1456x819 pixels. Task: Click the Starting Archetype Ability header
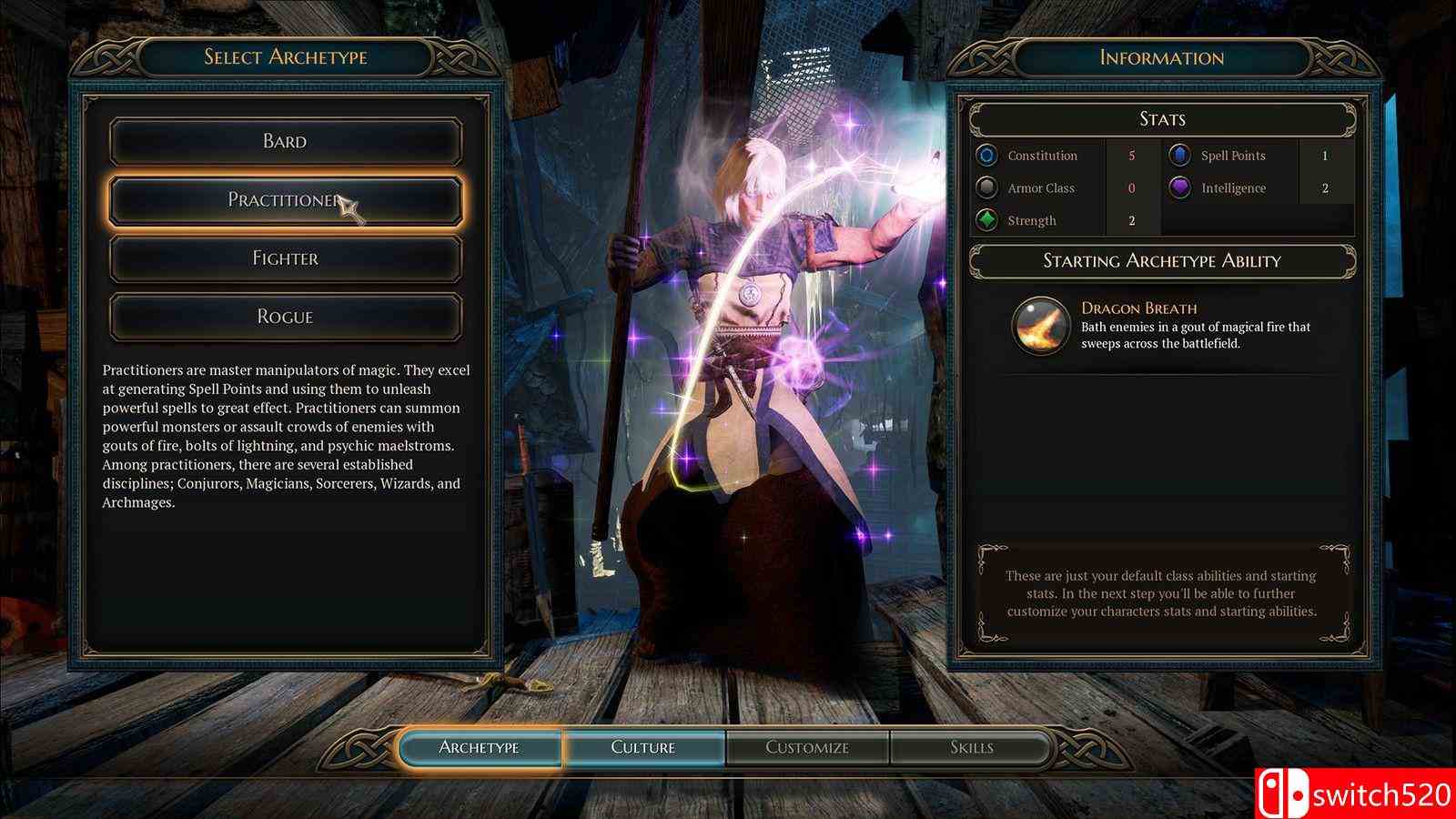click(1162, 261)
